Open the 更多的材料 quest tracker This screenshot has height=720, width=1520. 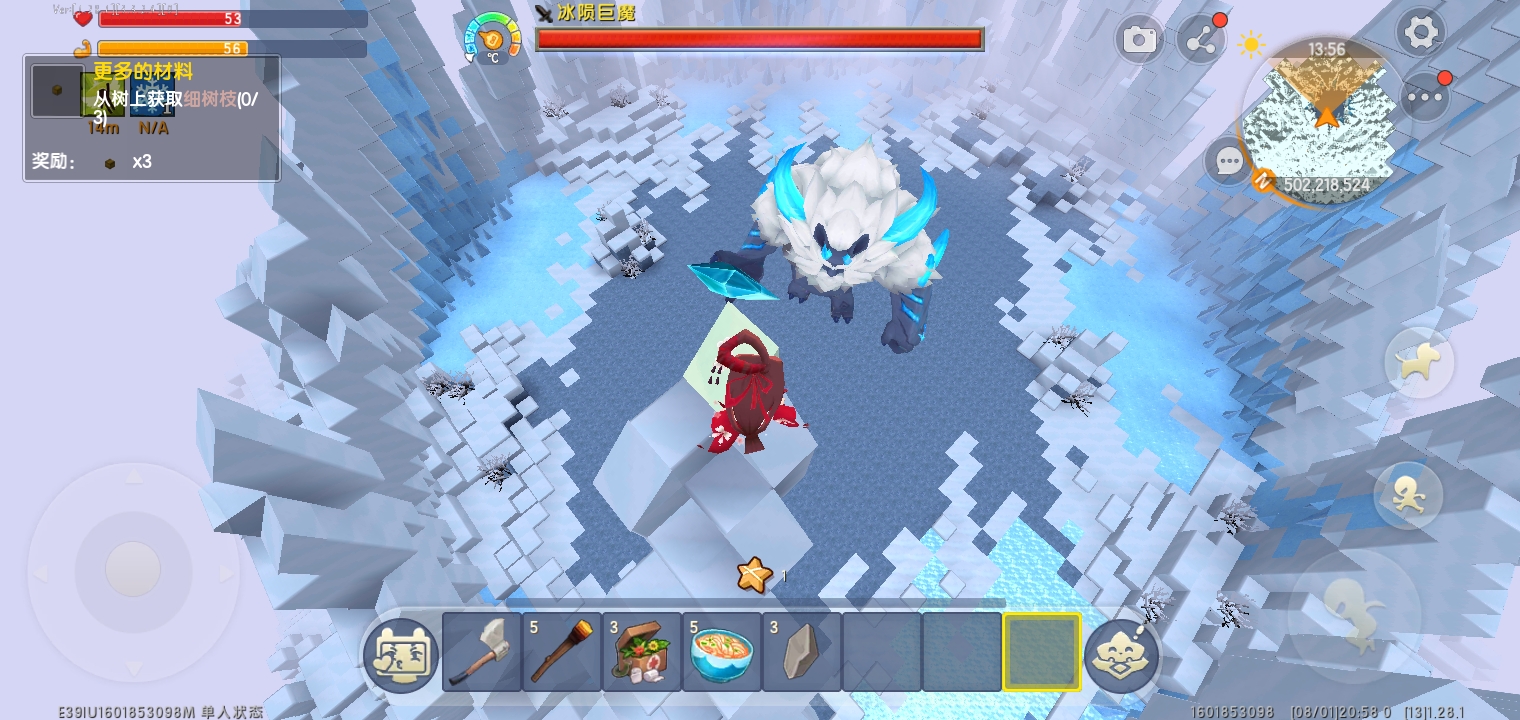point(151,117)
